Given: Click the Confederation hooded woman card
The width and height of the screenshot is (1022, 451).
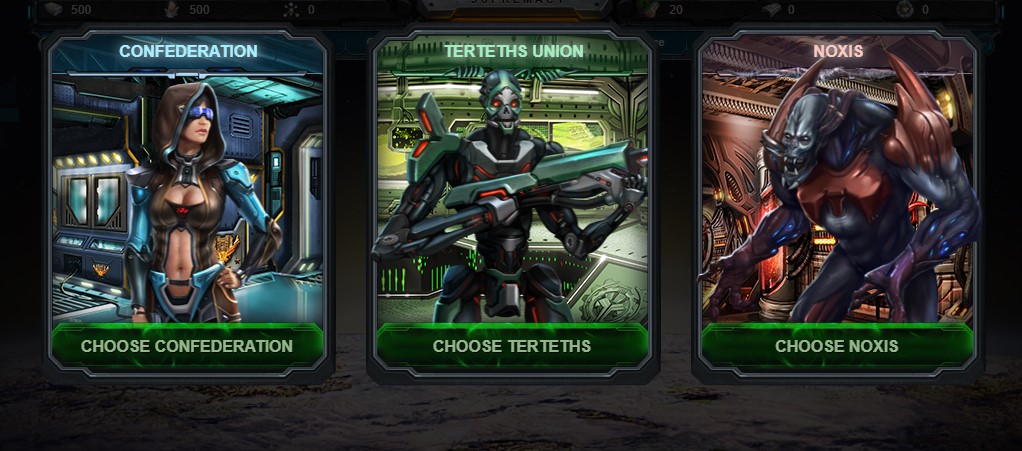Looking at the screenshot, I should pos(187,190).
